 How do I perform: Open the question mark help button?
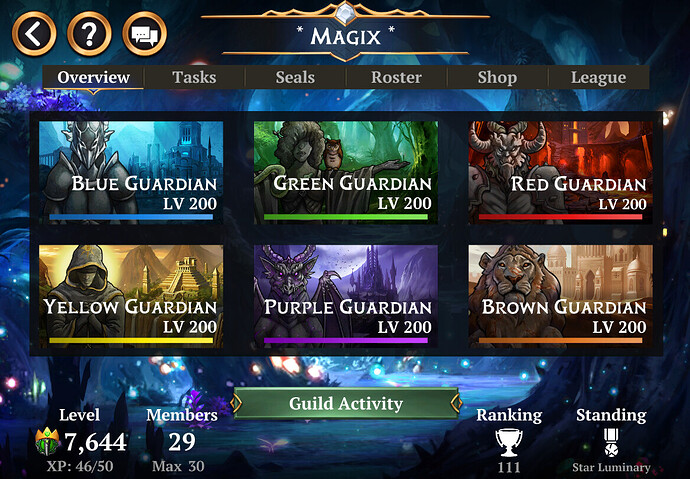pyautogui.click(x=89, y=35)
